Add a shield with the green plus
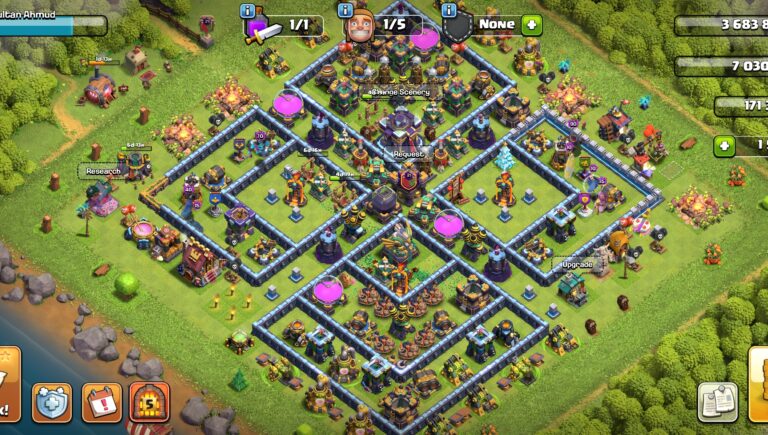768x435 pixels. point(531,25)
